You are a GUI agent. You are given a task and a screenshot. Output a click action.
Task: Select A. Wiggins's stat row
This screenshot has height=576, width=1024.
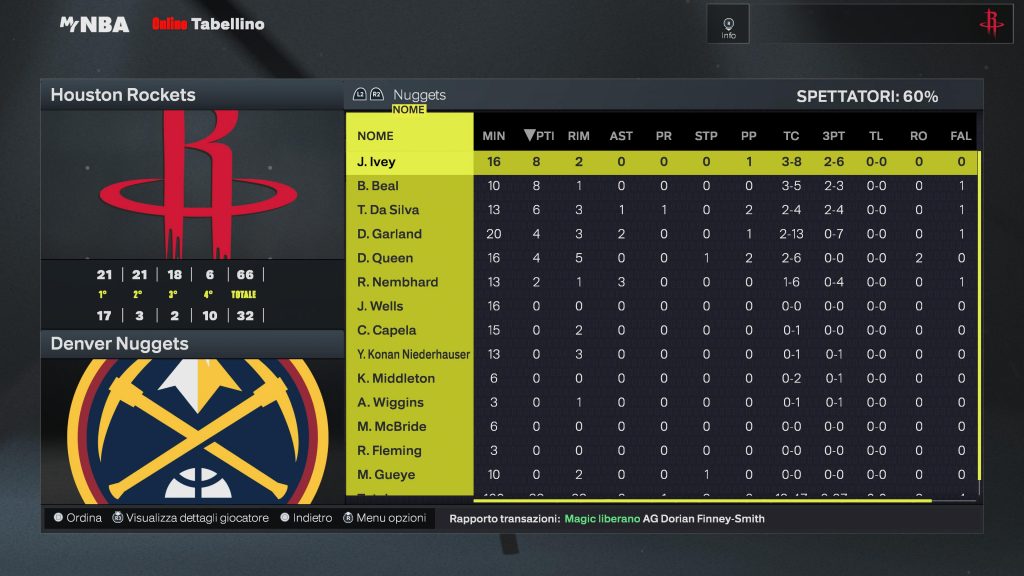[390, 402]
